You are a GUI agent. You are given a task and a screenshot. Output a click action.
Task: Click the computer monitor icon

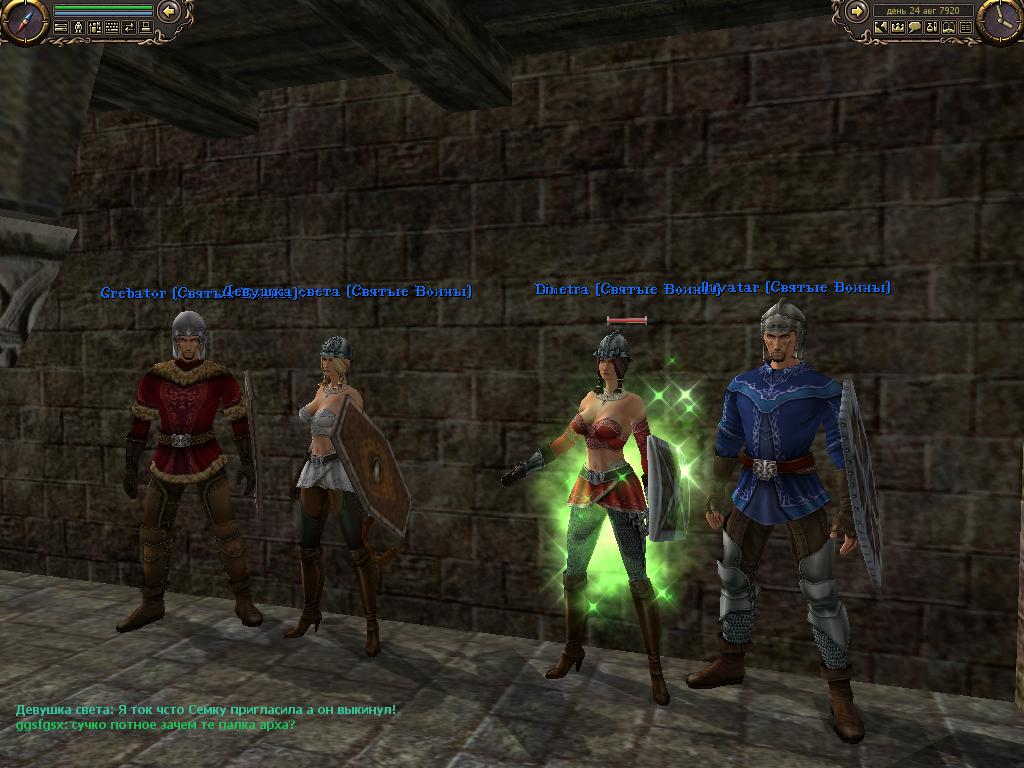pos(146,27)
